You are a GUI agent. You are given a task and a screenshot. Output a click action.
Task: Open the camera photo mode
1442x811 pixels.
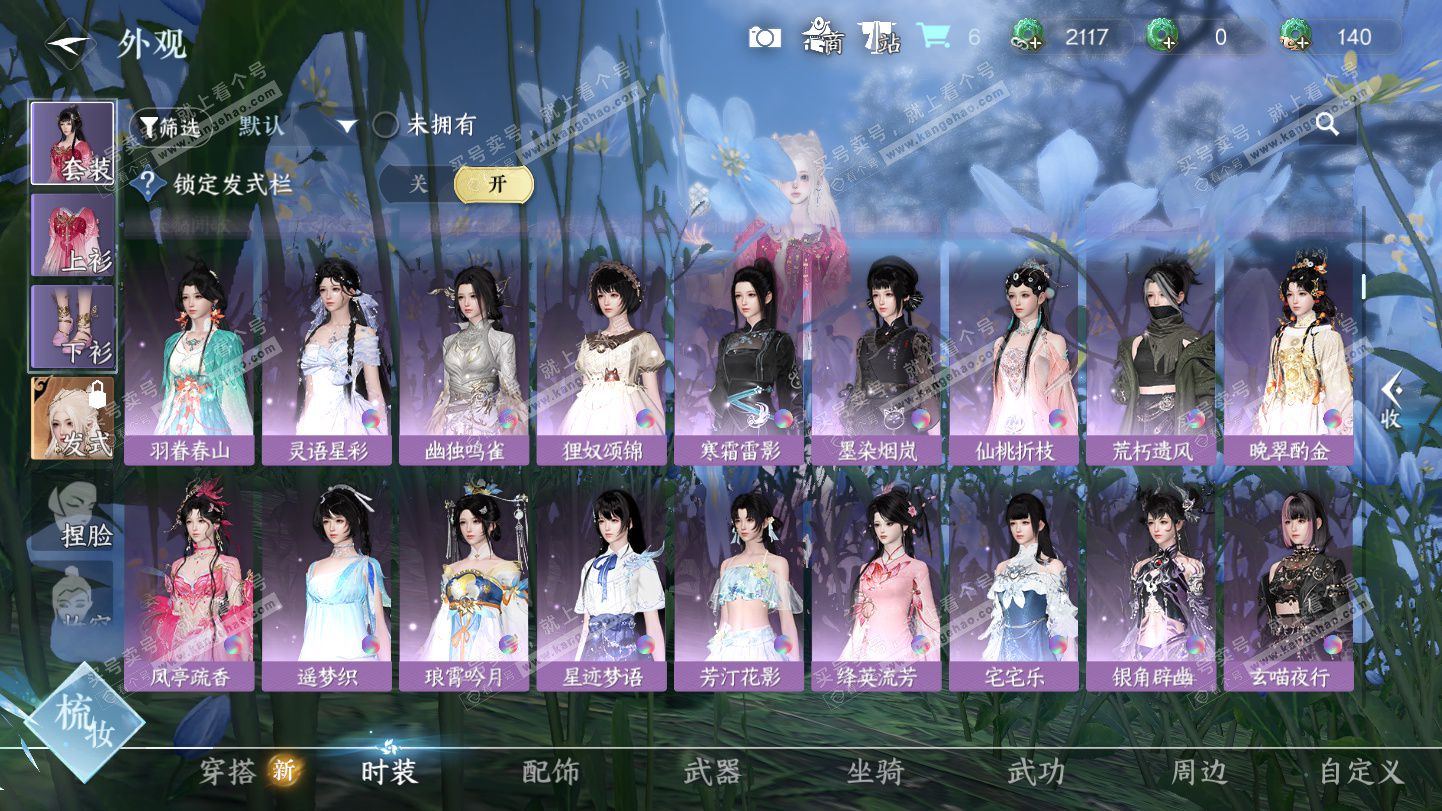(765, 38)
